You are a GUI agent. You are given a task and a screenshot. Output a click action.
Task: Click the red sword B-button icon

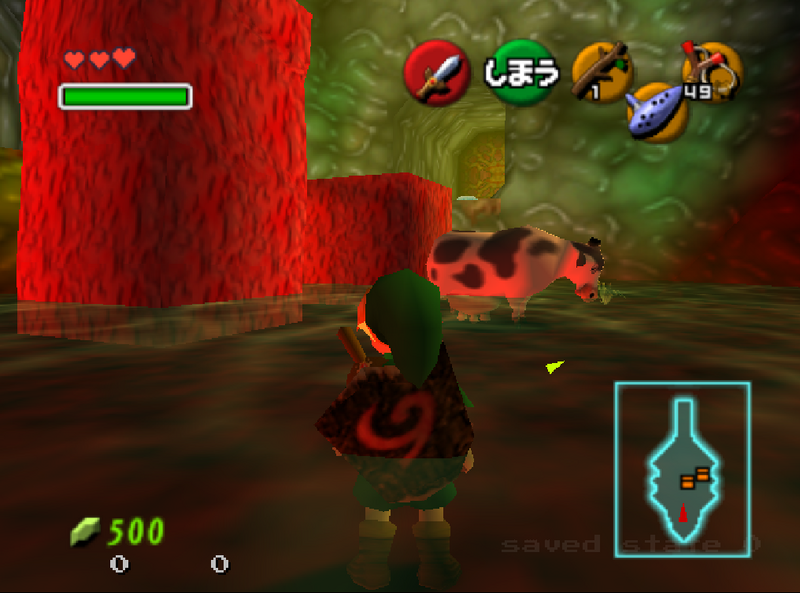point(437,73)
